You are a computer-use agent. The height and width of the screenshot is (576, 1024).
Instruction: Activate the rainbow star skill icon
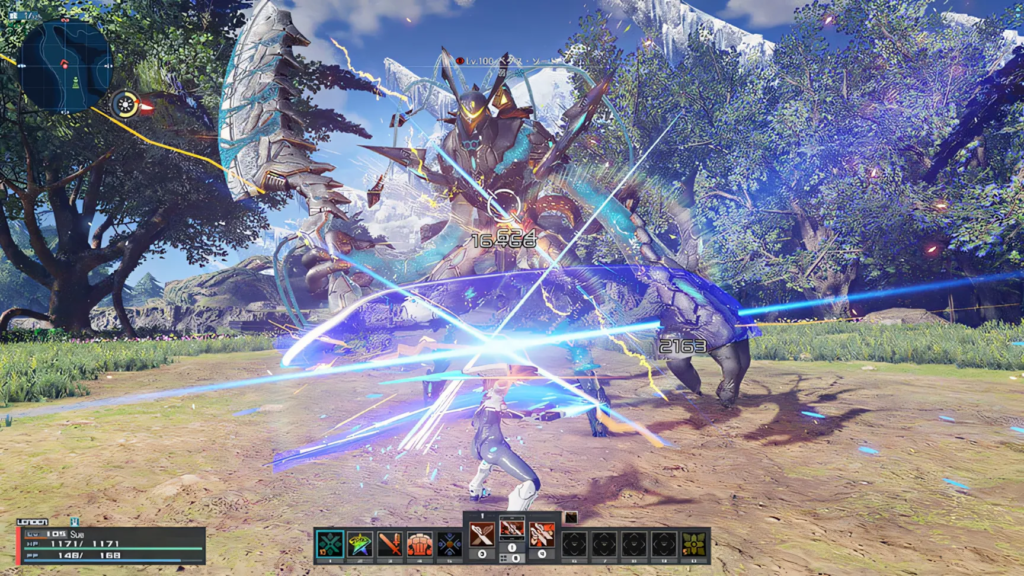(360, 544)
